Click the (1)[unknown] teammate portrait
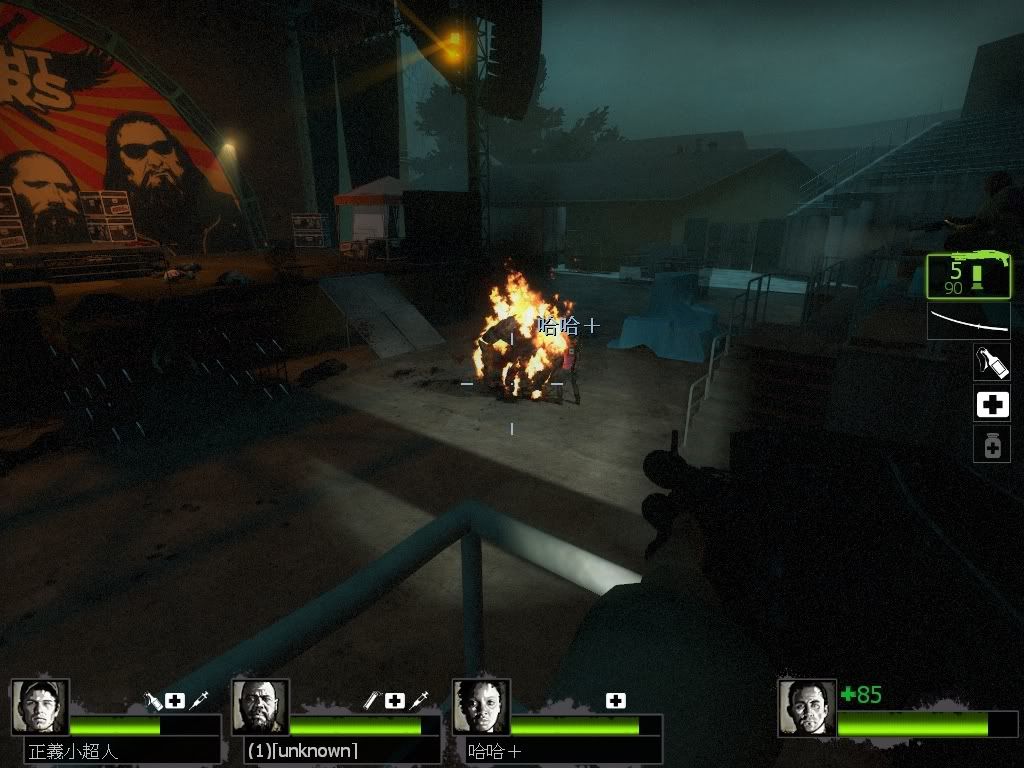The image size is (1024, 768). click(260, 708)
